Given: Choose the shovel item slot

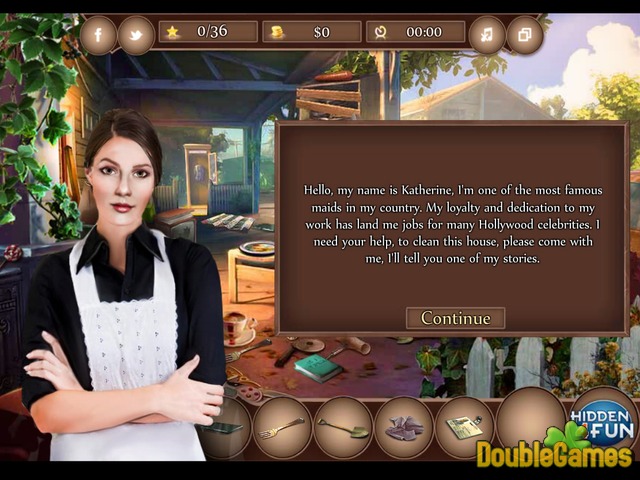Looking at the screenshot, I should tap(342, 426).
